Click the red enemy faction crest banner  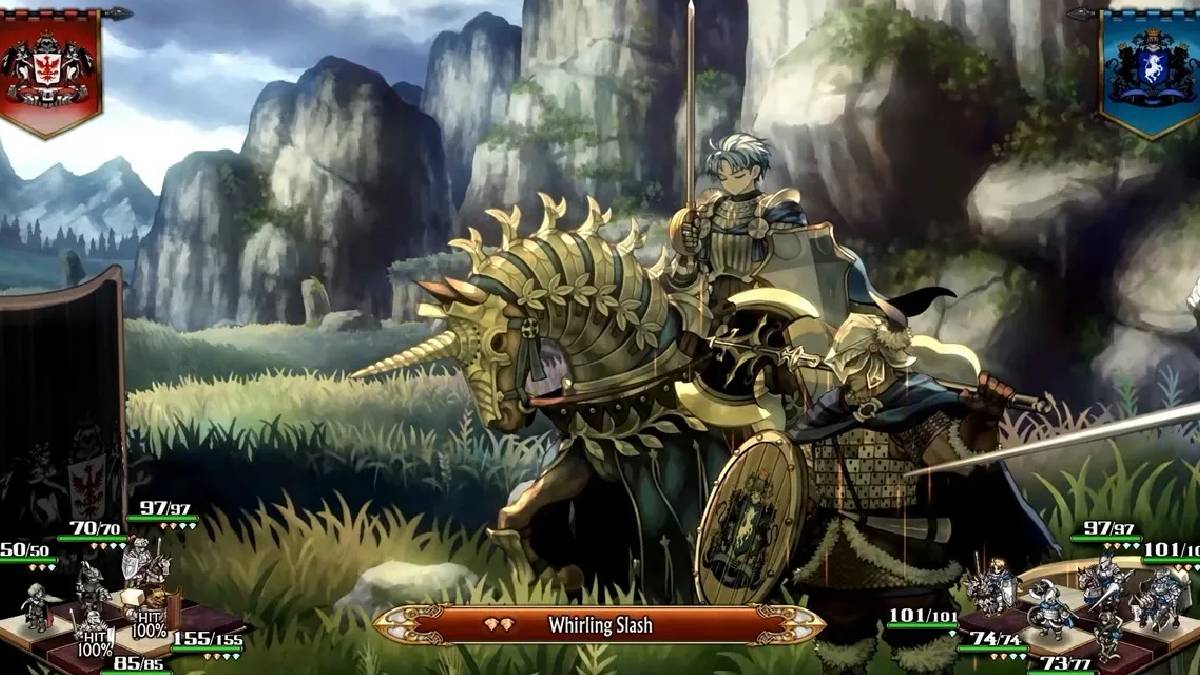click(x=50, y=68)
